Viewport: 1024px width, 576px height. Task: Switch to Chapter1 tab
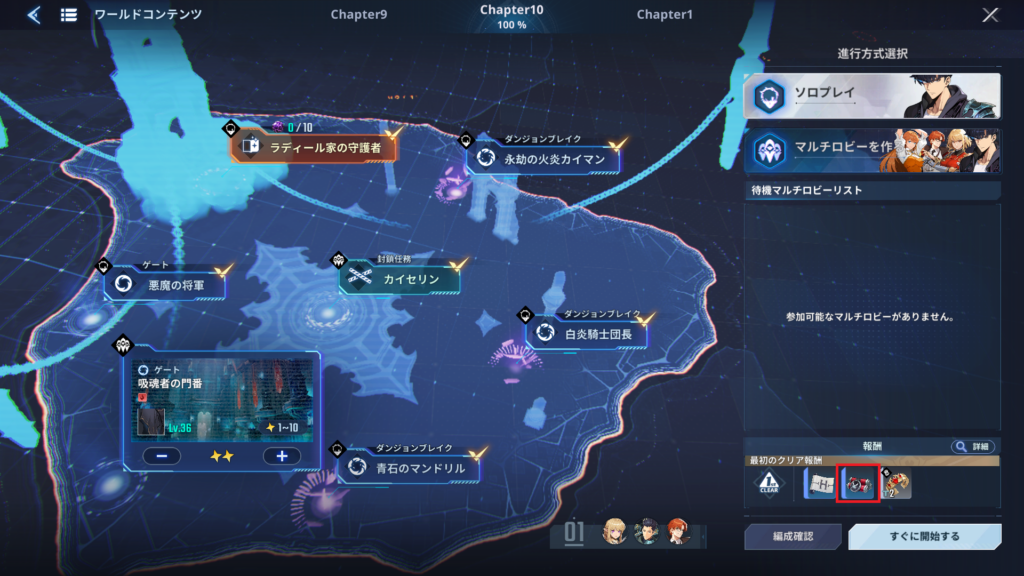click(x=664, y=15)
